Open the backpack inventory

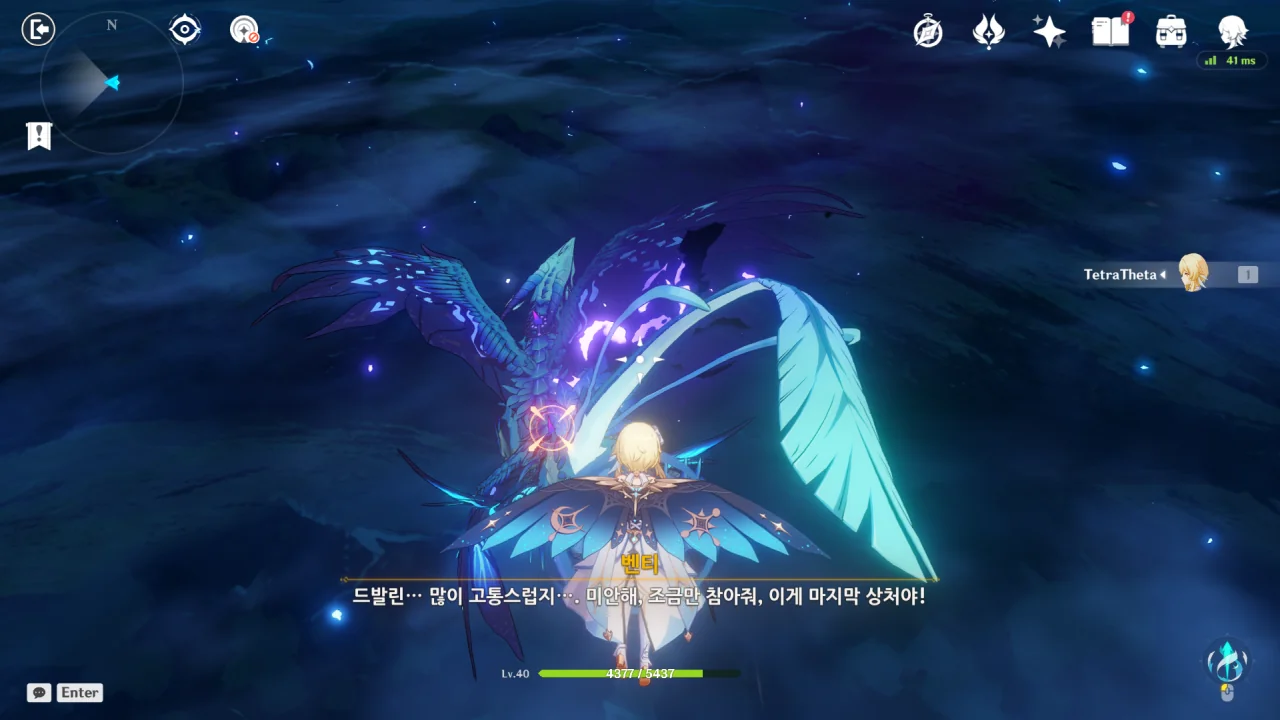[x=1171, y=32]
